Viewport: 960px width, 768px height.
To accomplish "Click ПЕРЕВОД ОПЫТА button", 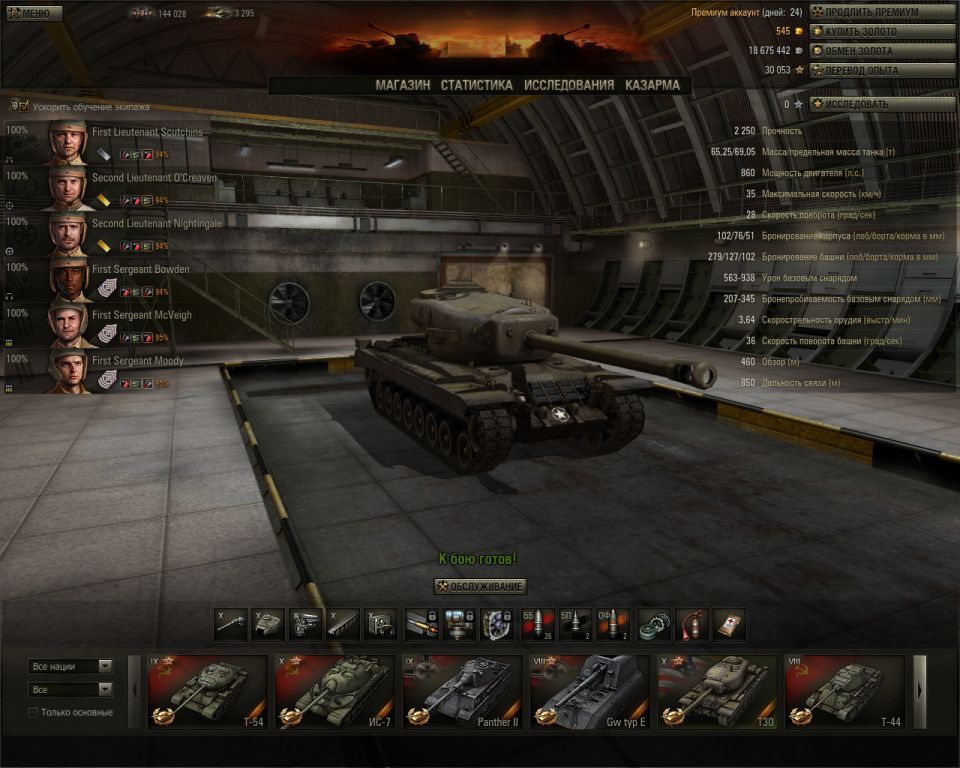I will point(883,70).
